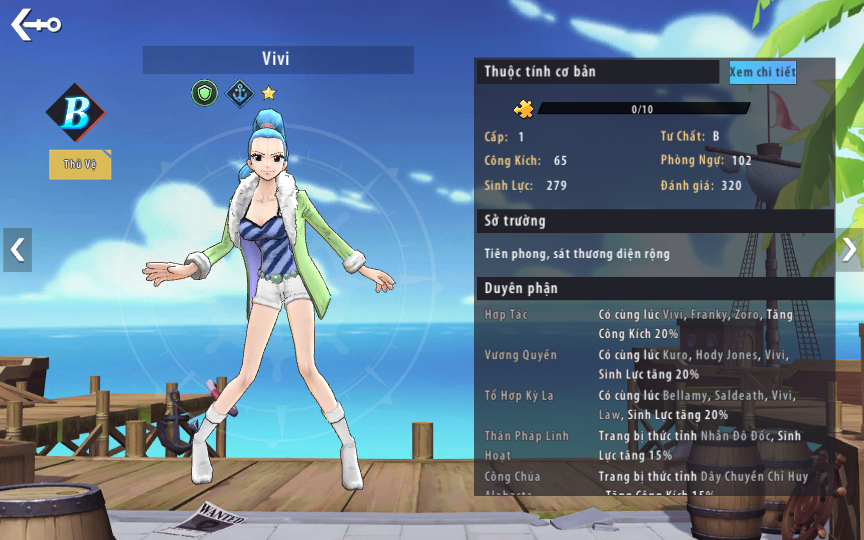Go back using the arrow button
864x540 pixels.
pos(36,25)
